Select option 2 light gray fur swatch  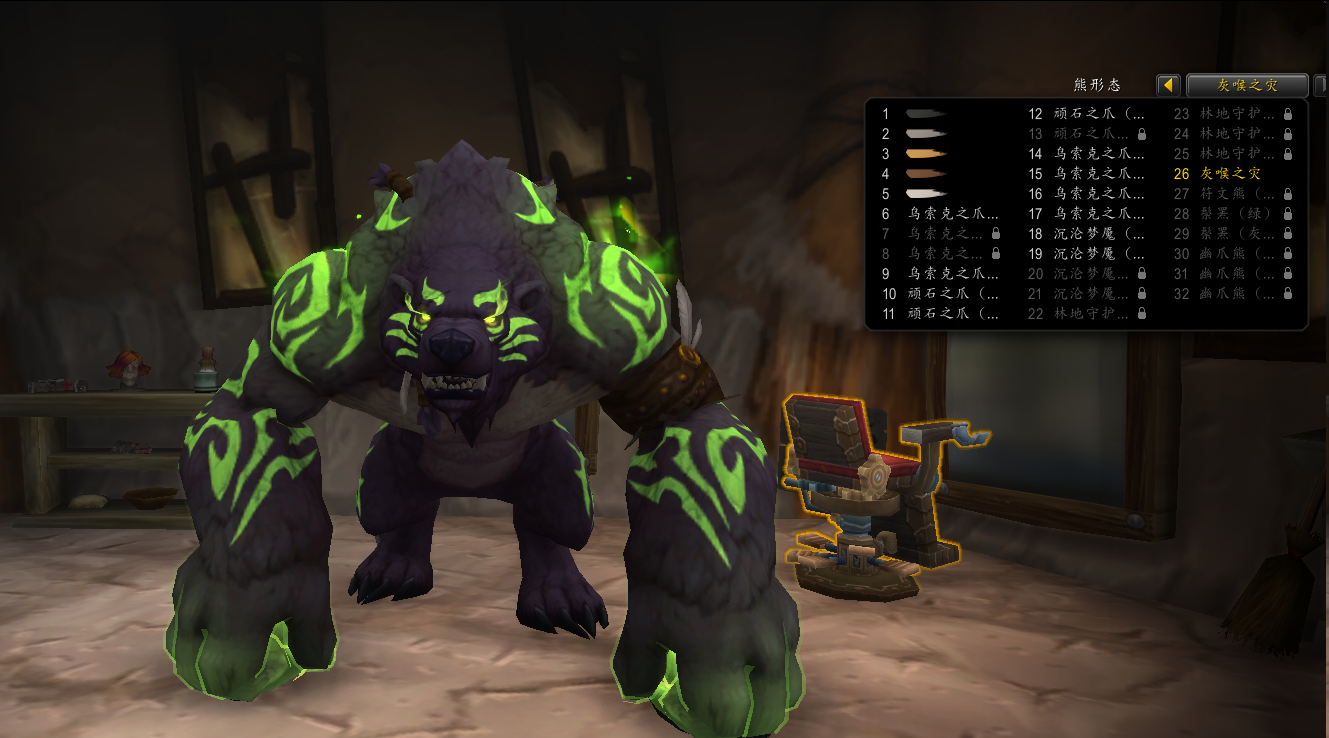coord(925,134)
